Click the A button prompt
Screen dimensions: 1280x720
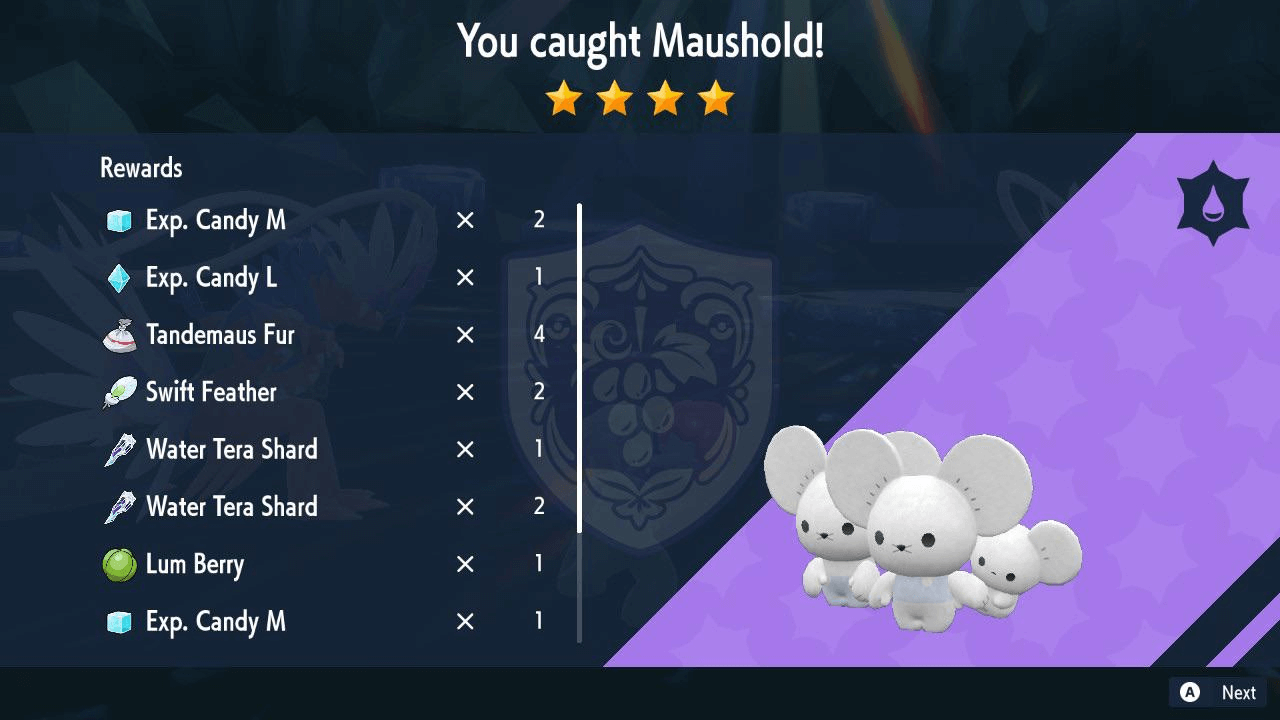point(1189,692)
